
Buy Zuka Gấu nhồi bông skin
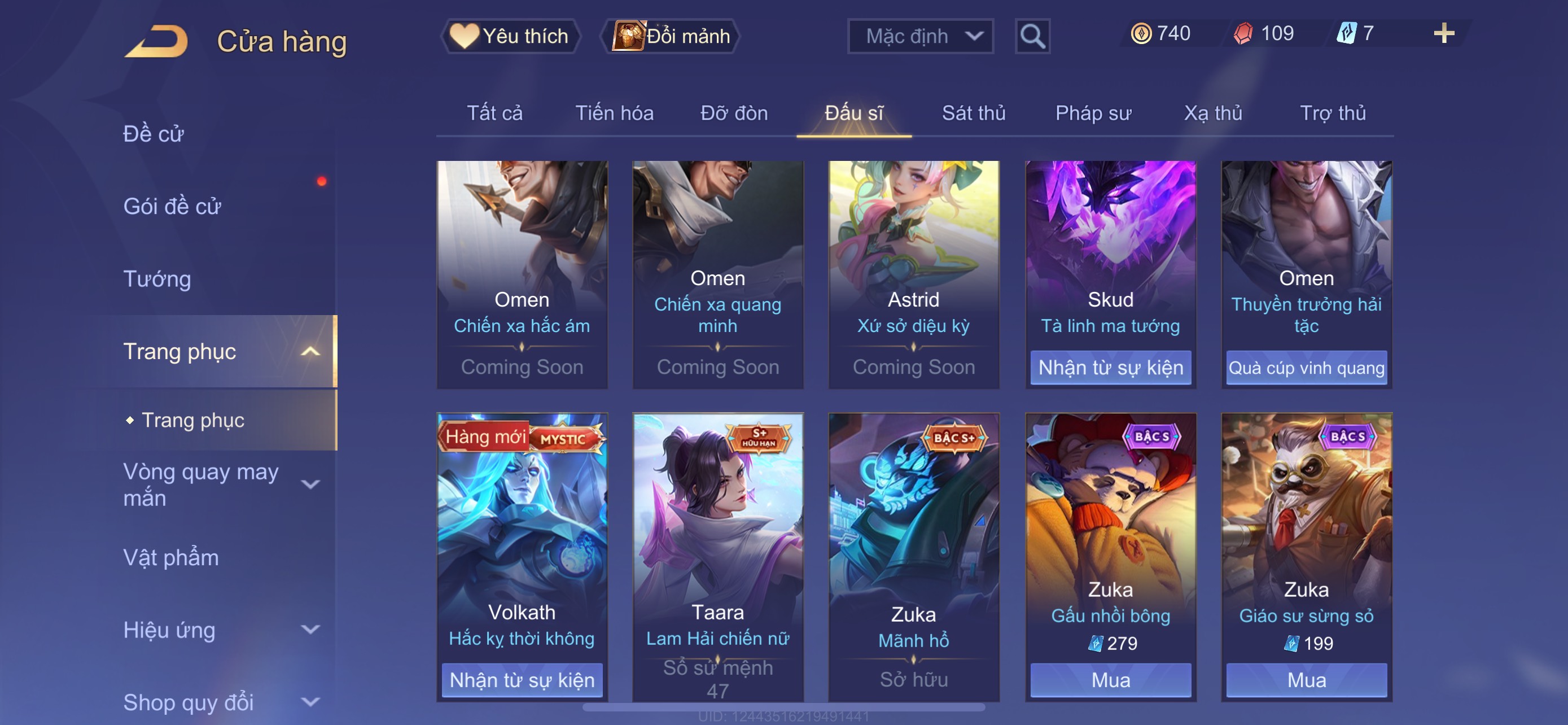click(1110, 679)
